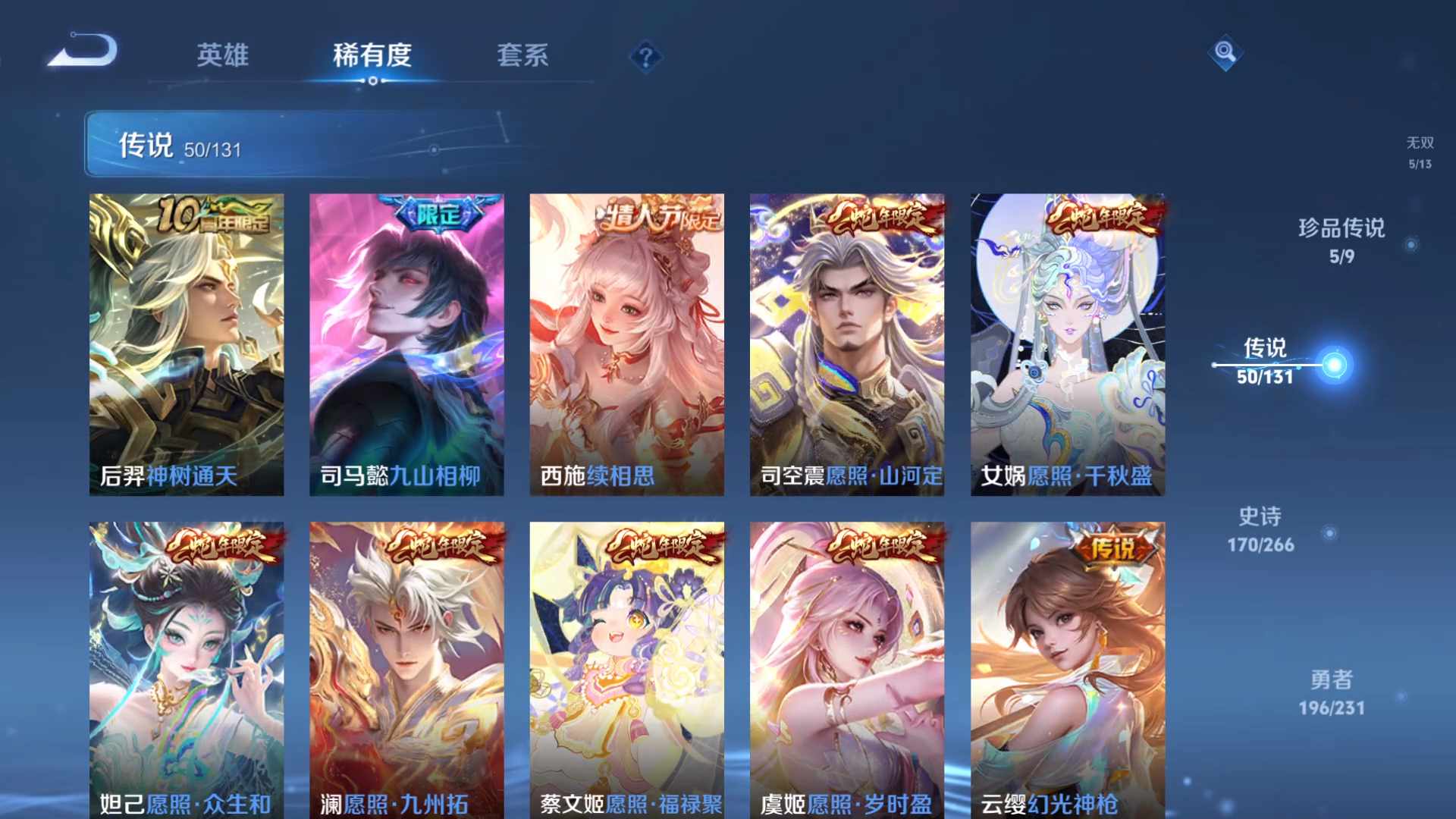Viewport: 1456px width, 819px height.
Task: Click the back arrow at top left
Action: pyautogui.click(x=83, y=47)
